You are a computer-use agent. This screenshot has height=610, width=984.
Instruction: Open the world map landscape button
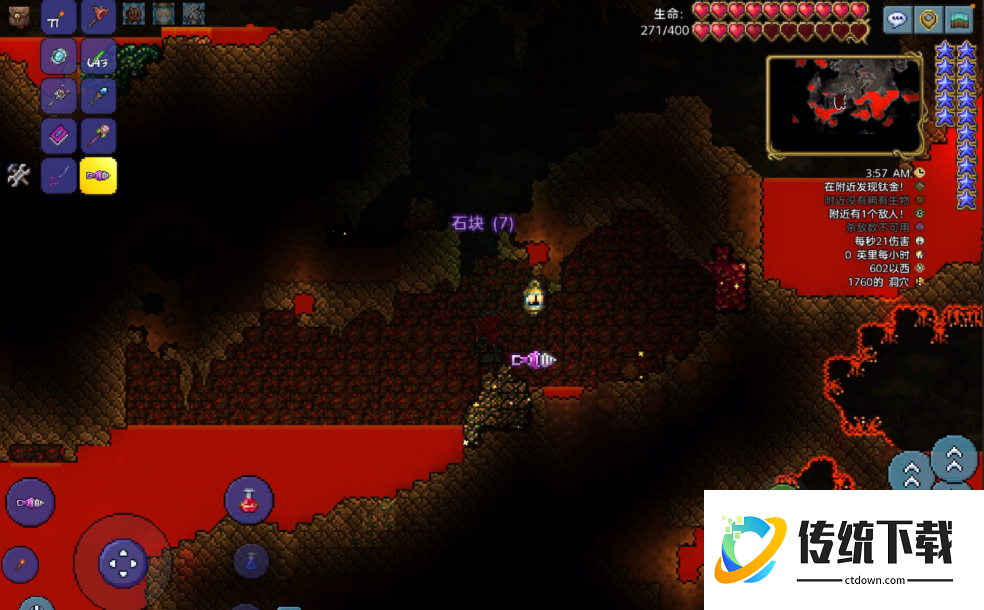pos(960,19)
